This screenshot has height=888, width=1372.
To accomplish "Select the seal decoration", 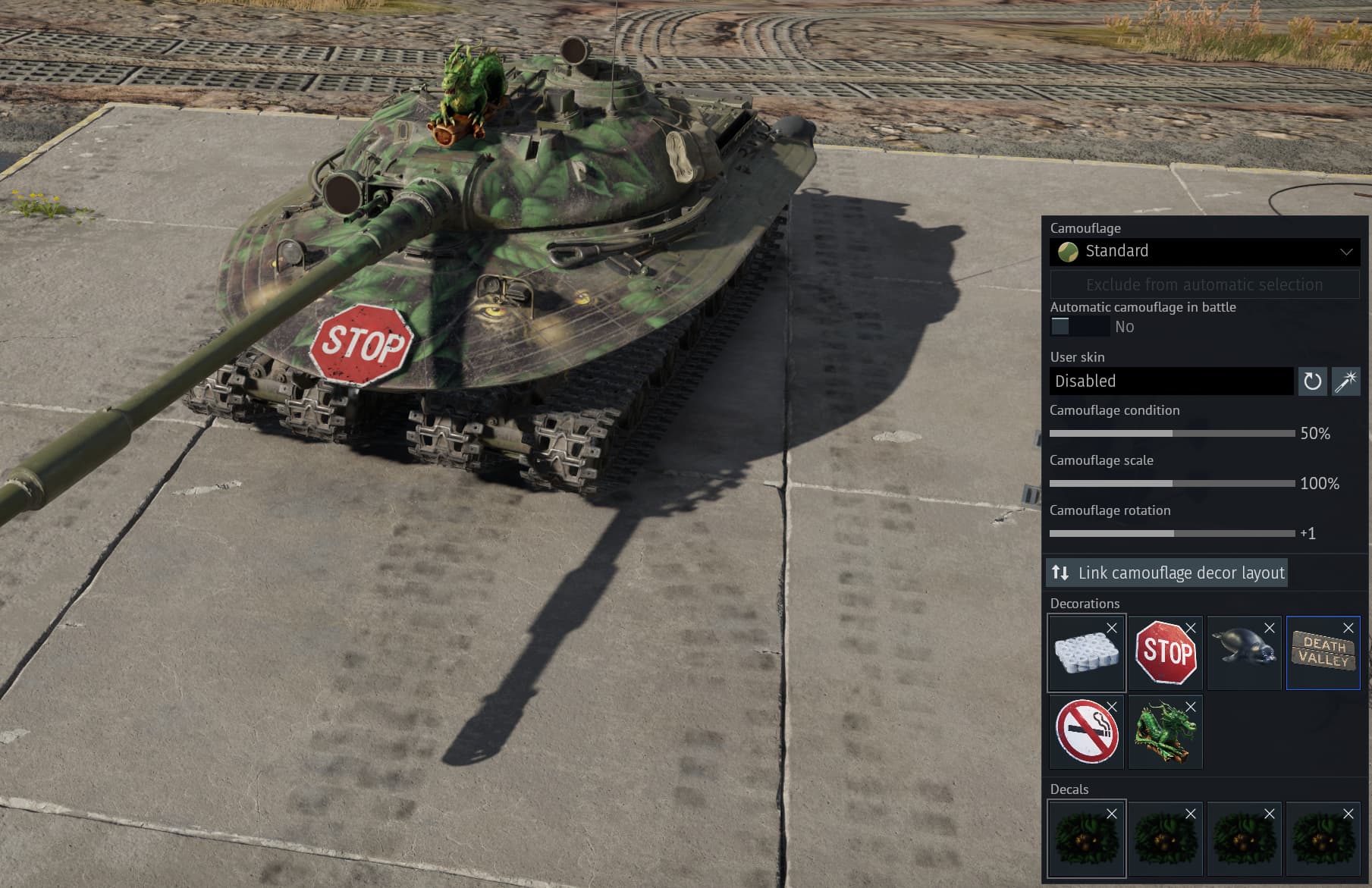I will pyautogui.click(x=1244, y=654).
